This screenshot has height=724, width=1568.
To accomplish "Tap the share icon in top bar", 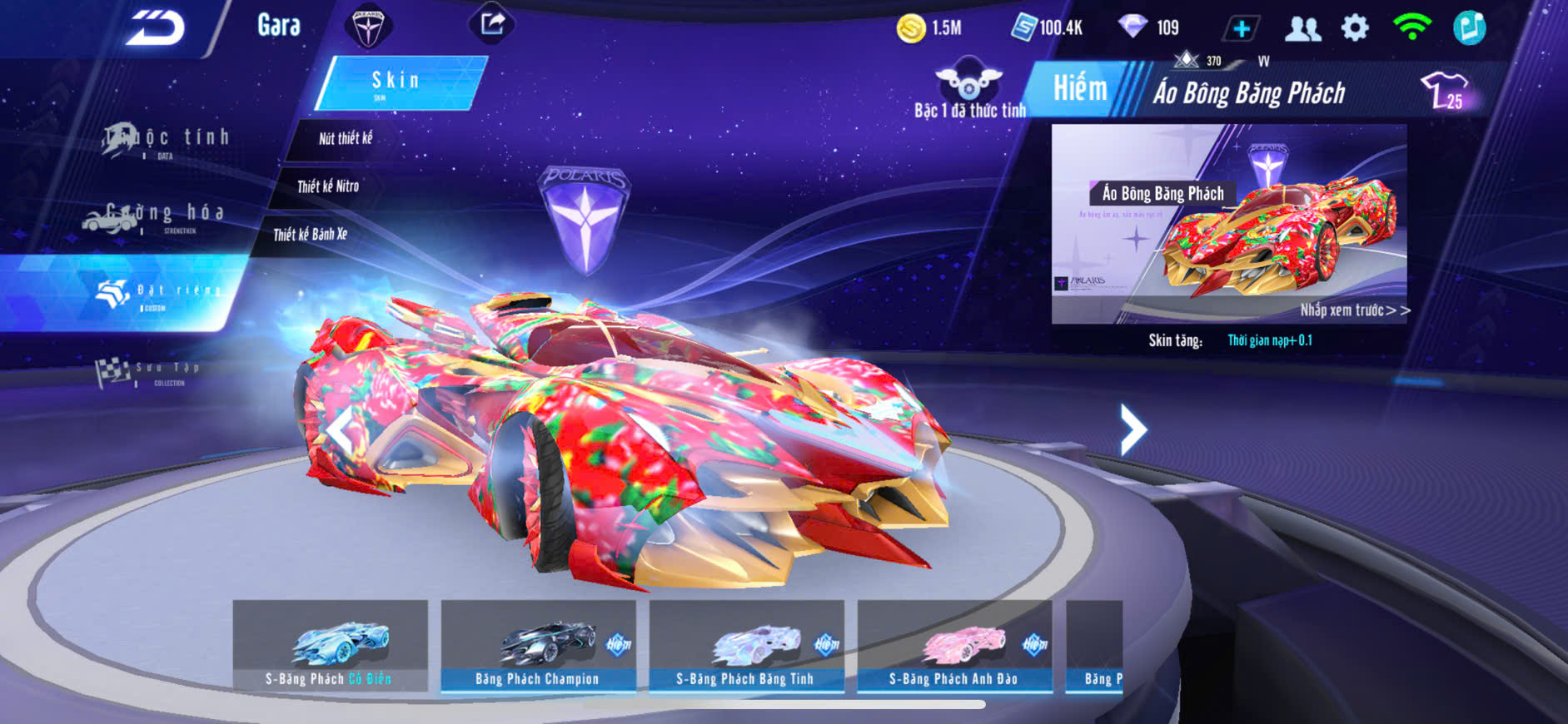I will click(492, 23).
